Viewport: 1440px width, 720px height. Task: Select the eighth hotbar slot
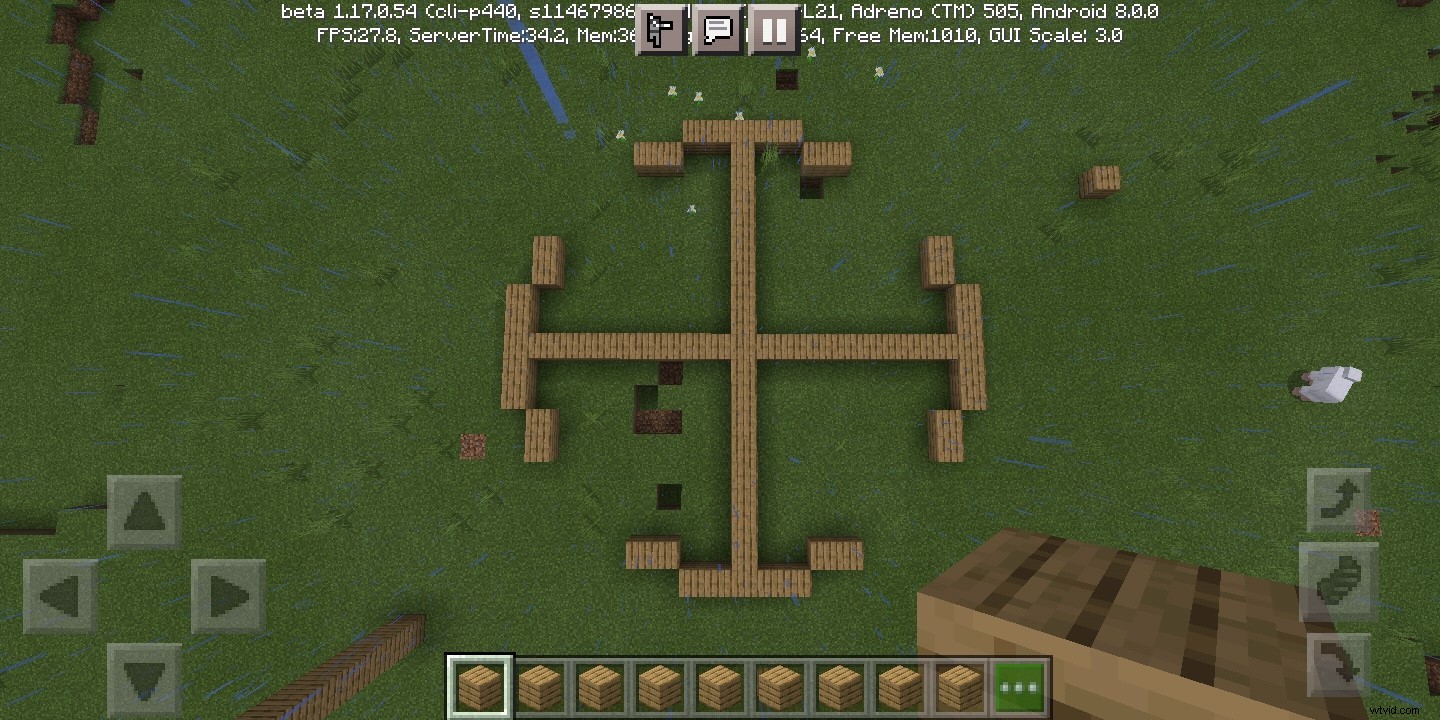tap(899, 686)
